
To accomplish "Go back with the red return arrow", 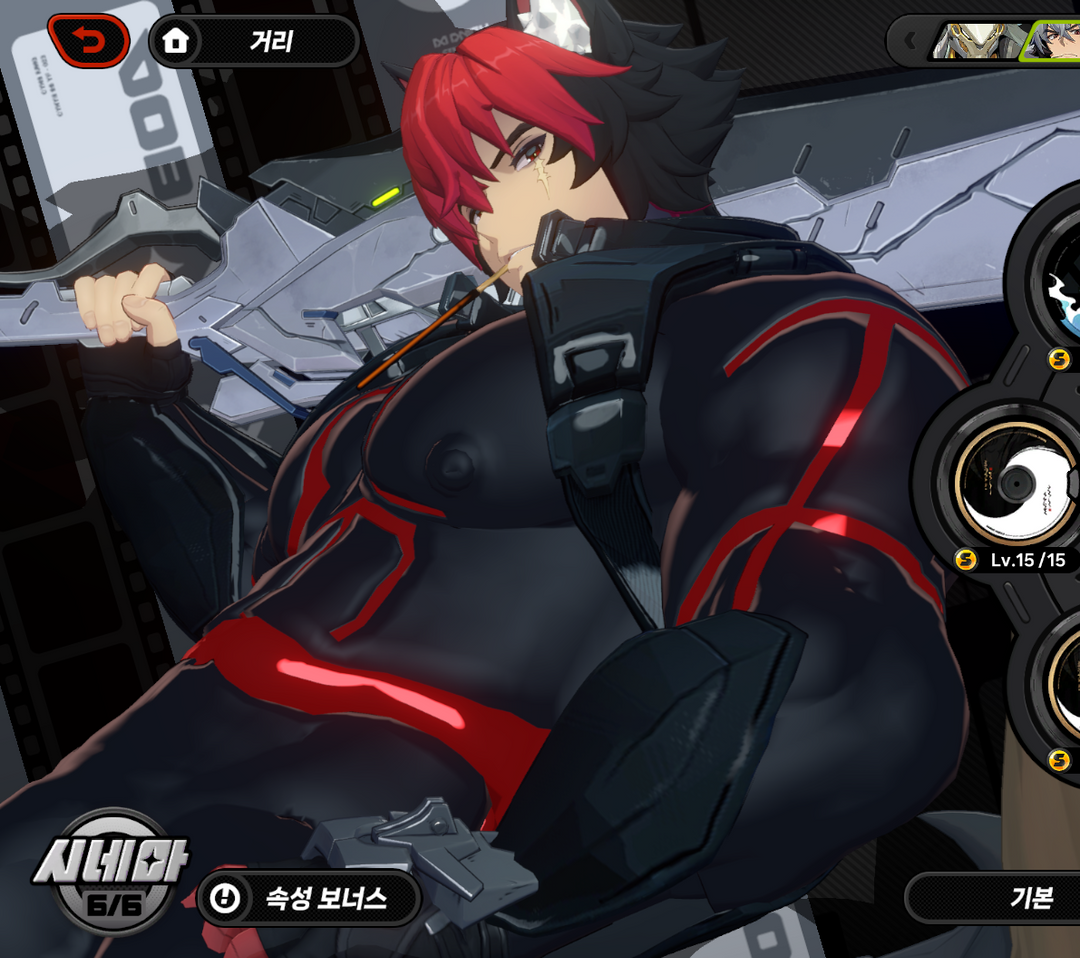I will [x=88, y=41].
